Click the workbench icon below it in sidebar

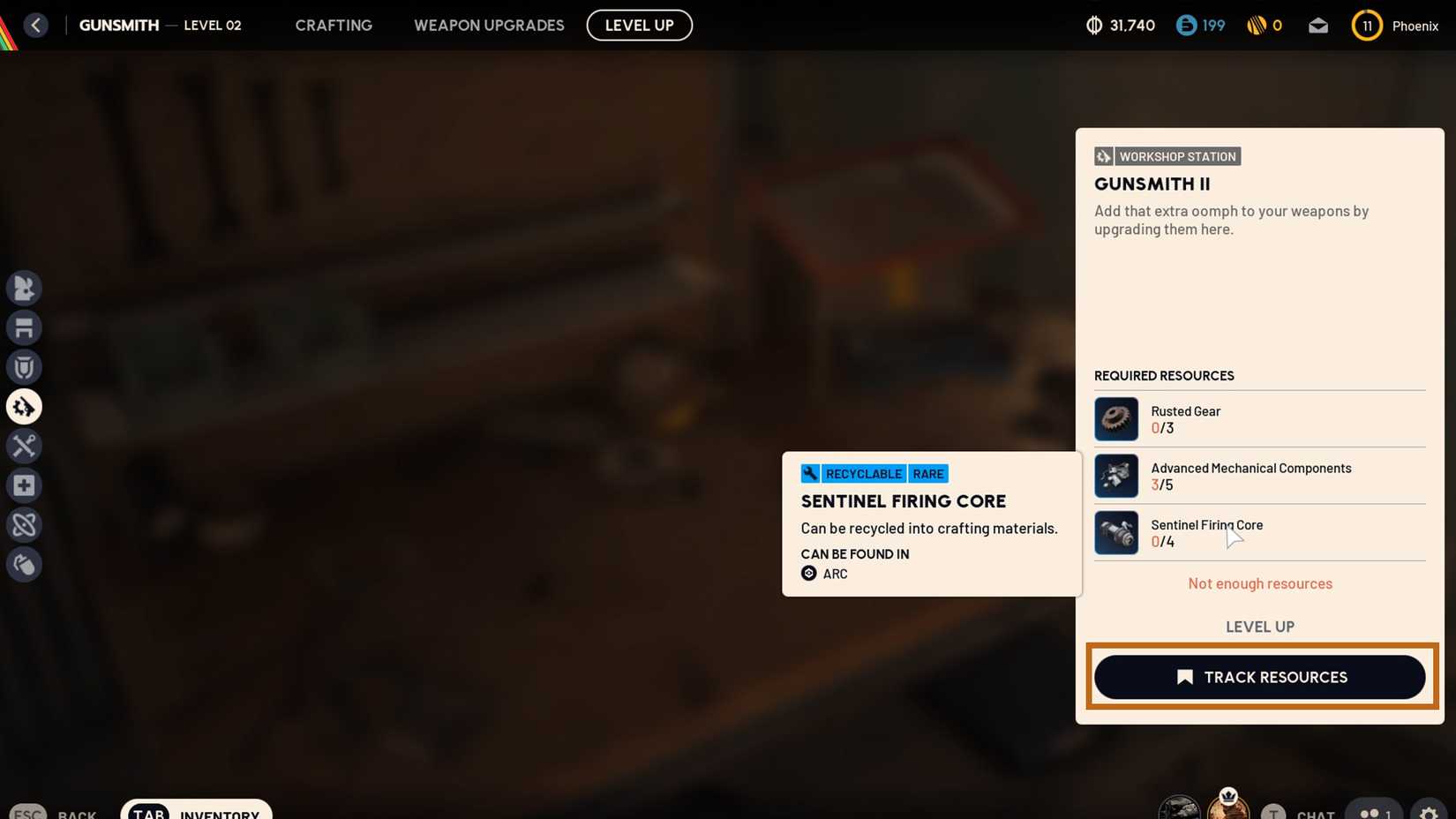click(24, 327)
